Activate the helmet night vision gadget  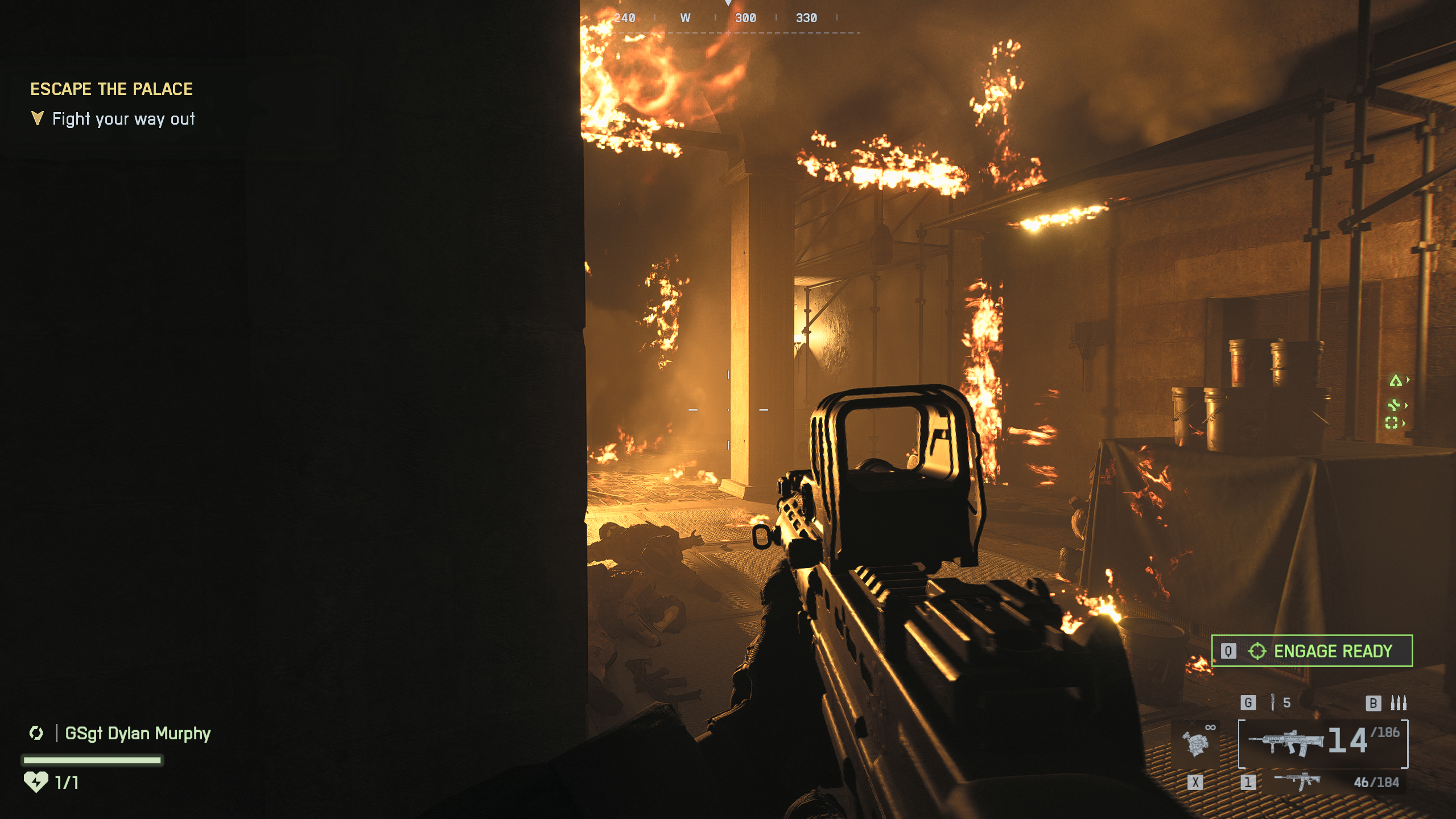1195,742
